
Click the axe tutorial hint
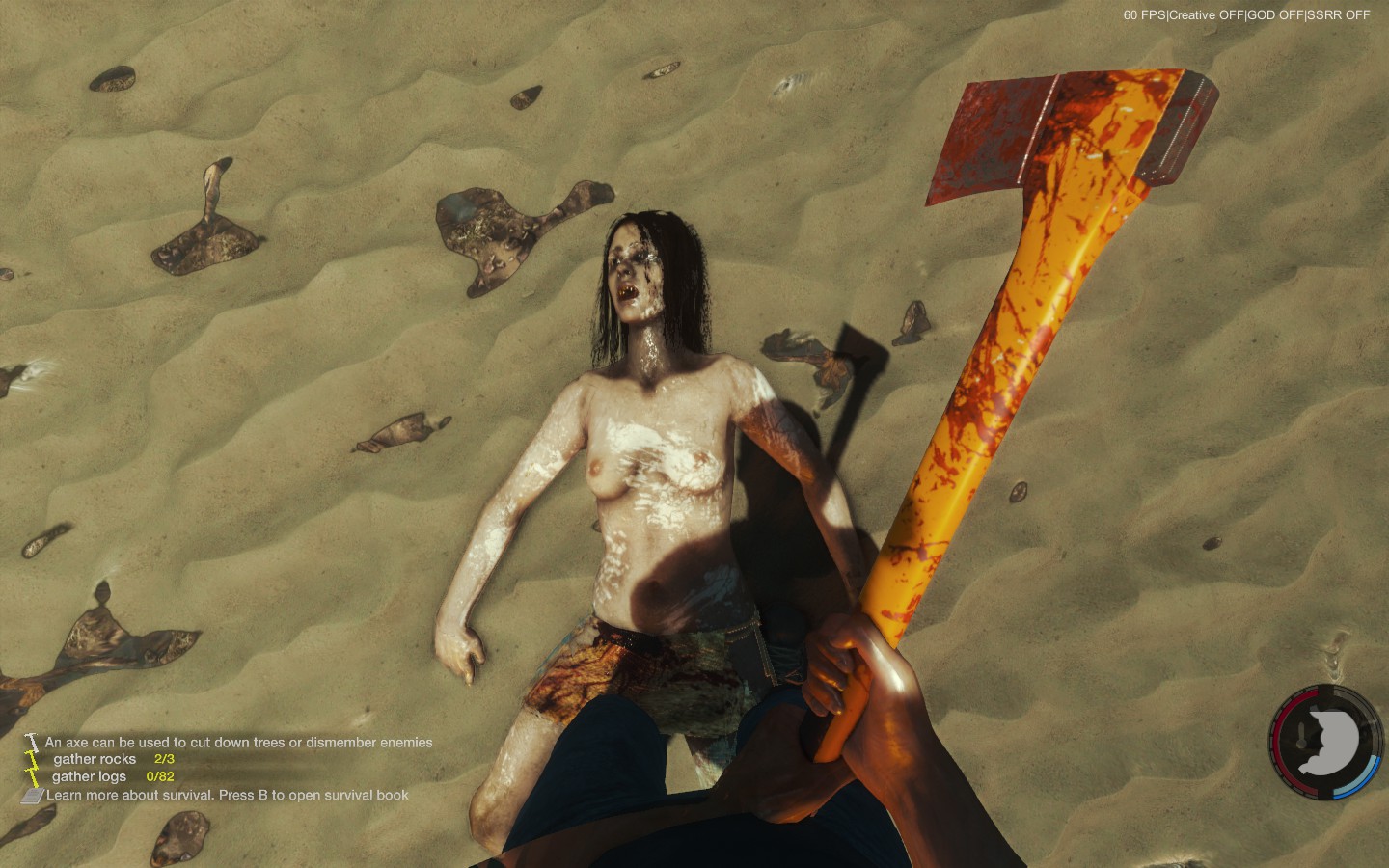(238, 743)
